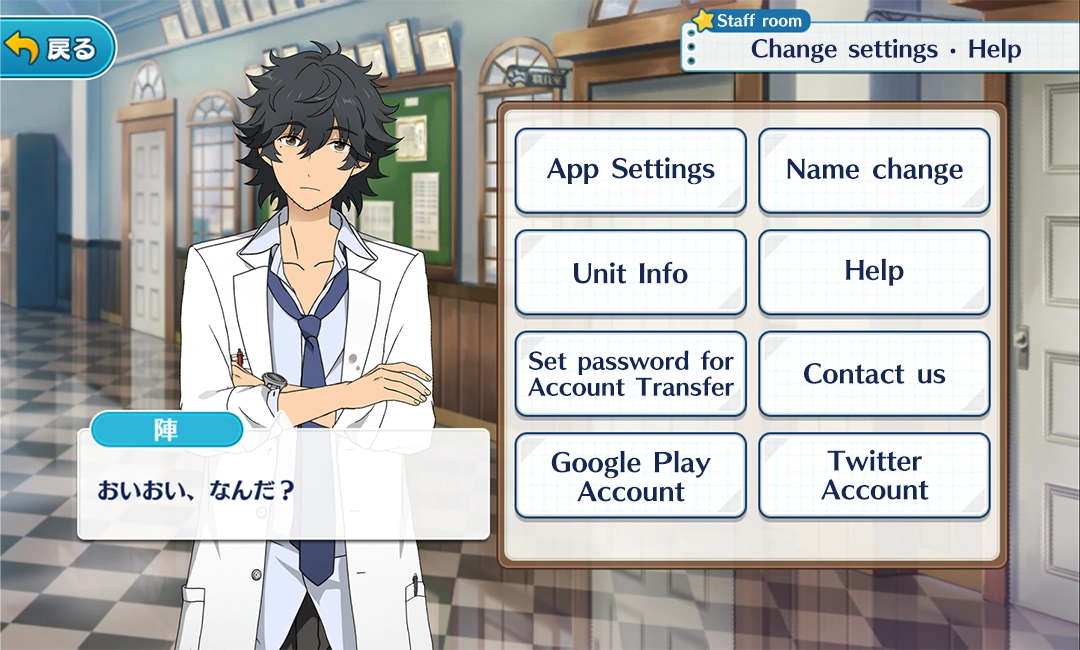Open the App Settings menu
The width and height of the screenshot is (1080, 650).
(630, 170)
